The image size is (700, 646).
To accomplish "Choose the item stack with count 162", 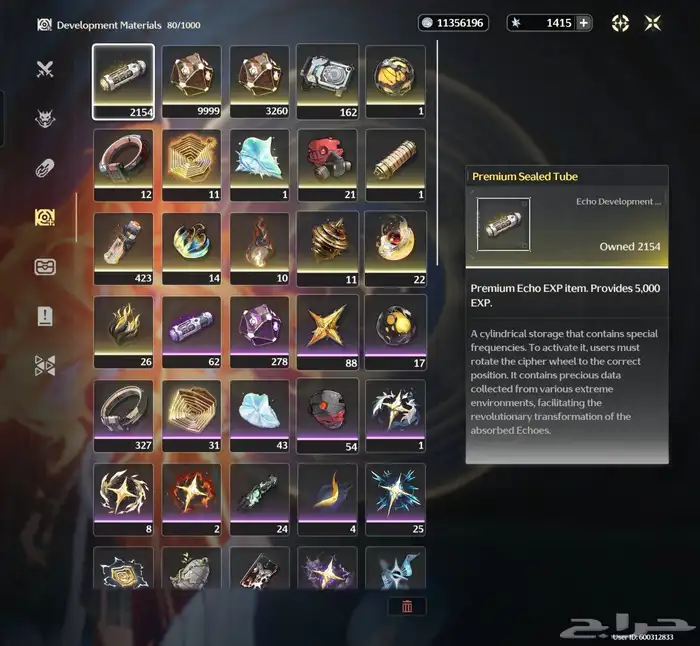I will tap(327, 81).
